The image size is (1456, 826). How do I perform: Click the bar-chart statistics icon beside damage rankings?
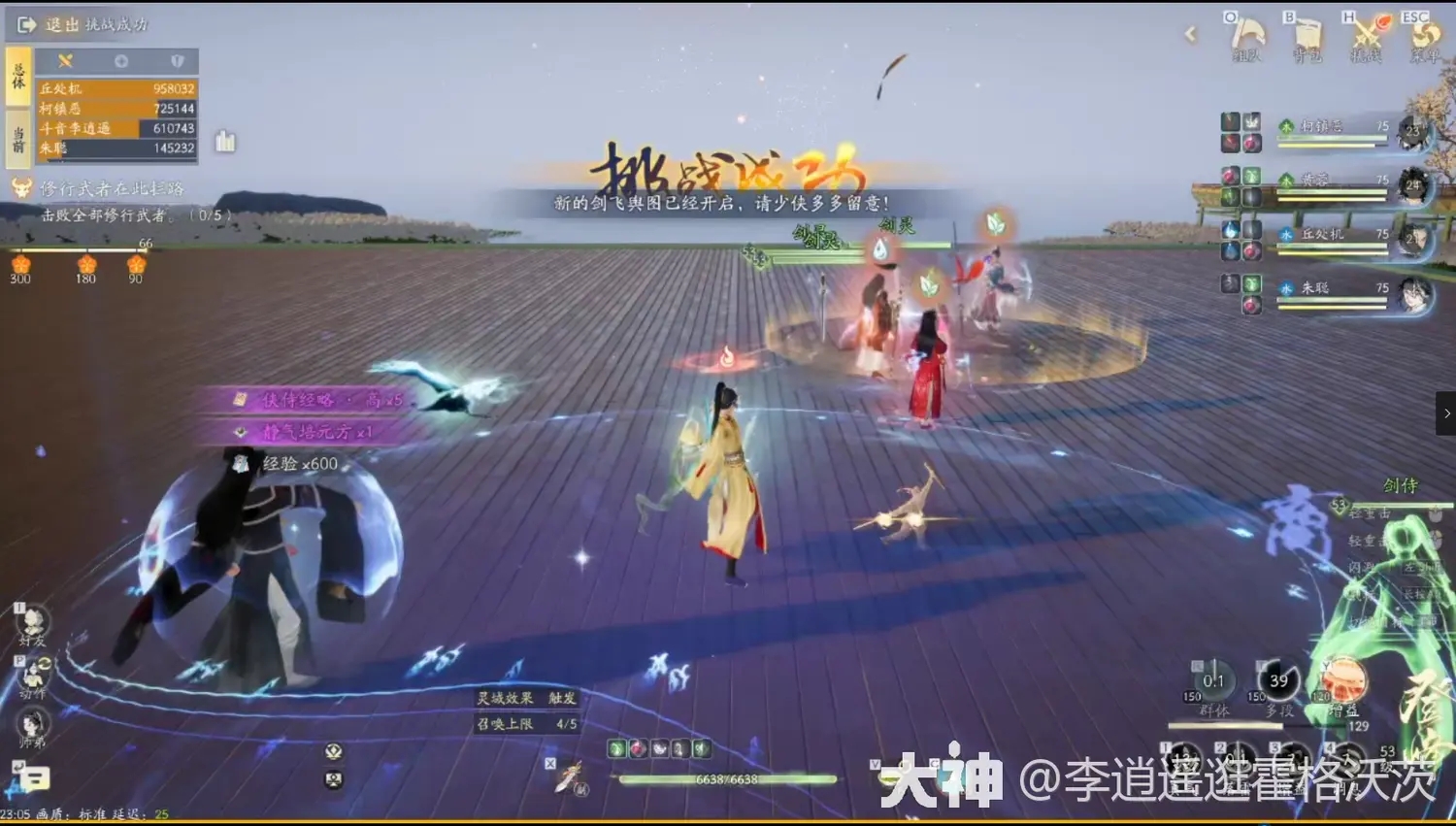[227, 142]
